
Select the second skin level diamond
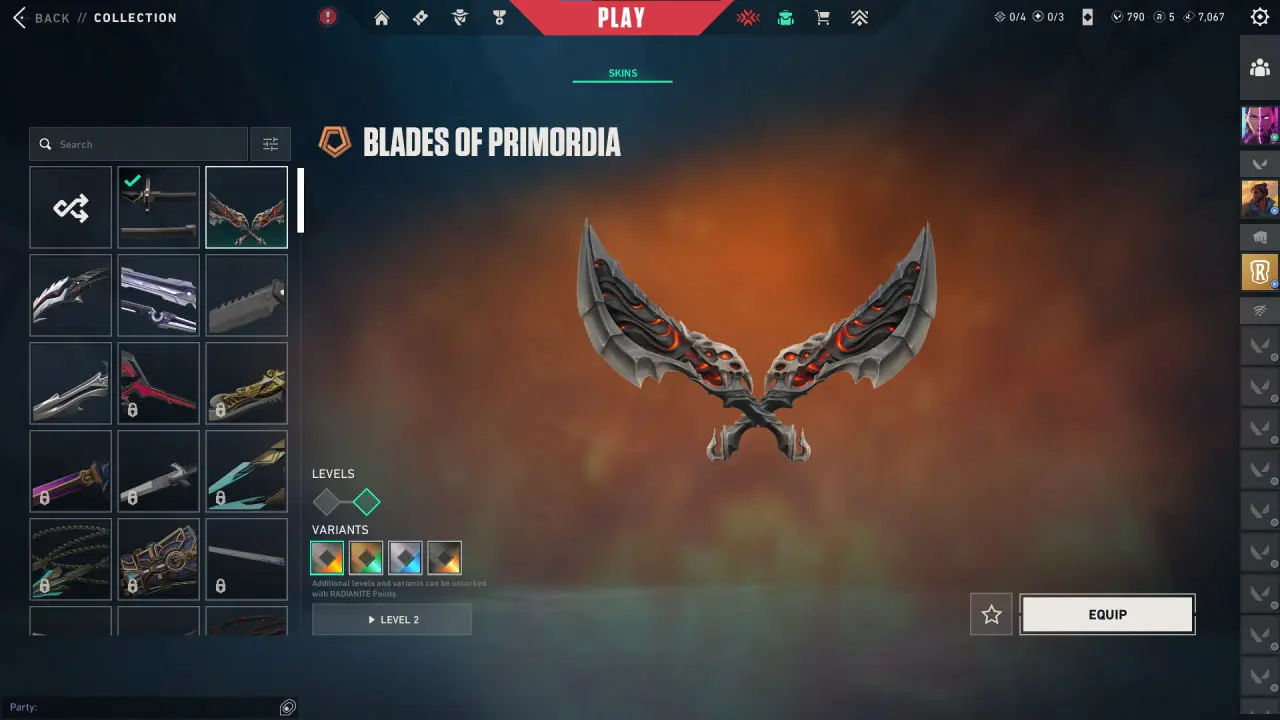point(367,502)
